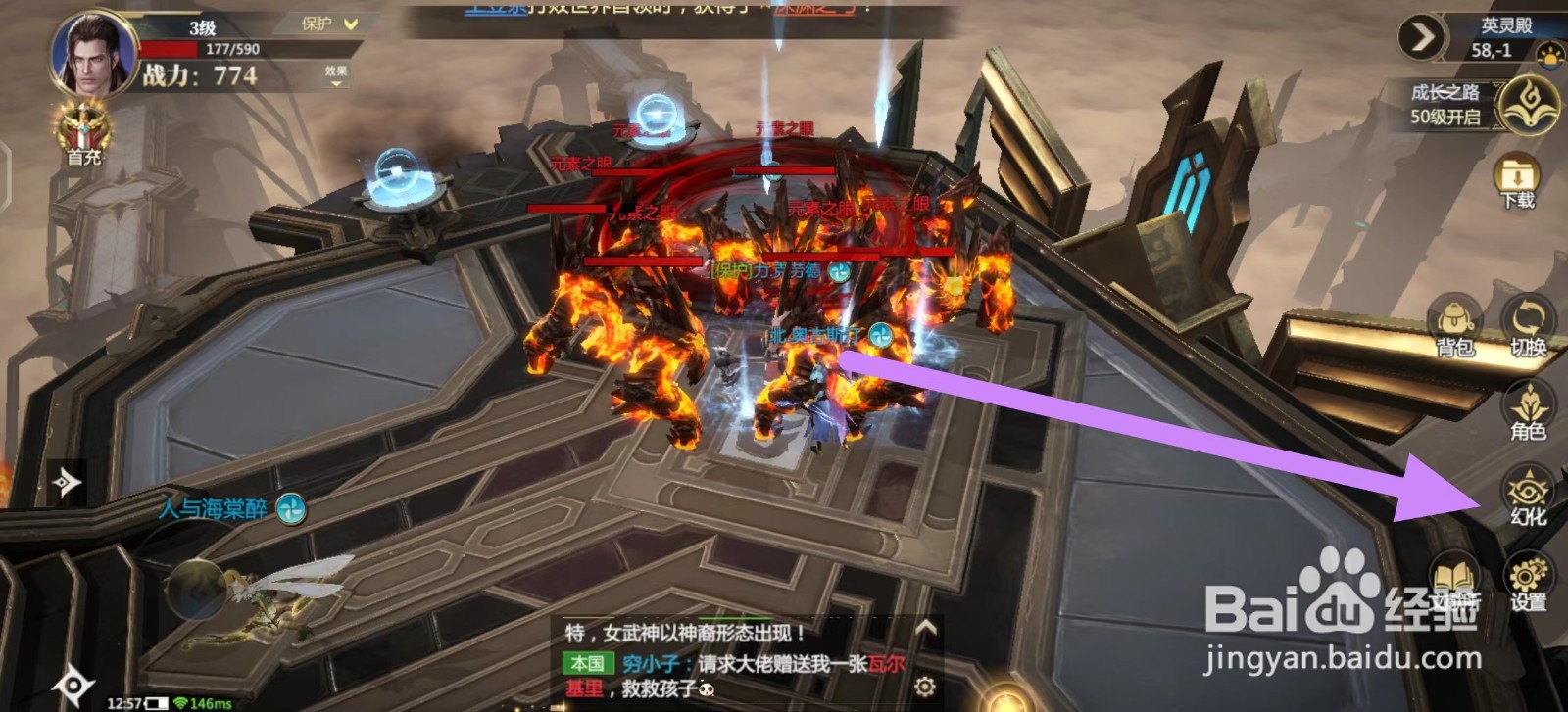Expand the 保护 (protection) dropdown
This screenshot has height=712, width=1568.
tap(328, 22)
